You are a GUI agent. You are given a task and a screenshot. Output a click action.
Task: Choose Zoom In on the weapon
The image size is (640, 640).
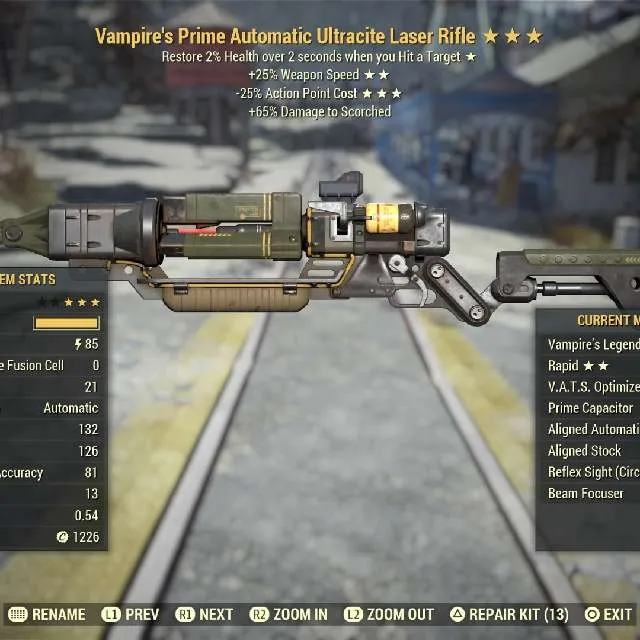pos(290,615)
